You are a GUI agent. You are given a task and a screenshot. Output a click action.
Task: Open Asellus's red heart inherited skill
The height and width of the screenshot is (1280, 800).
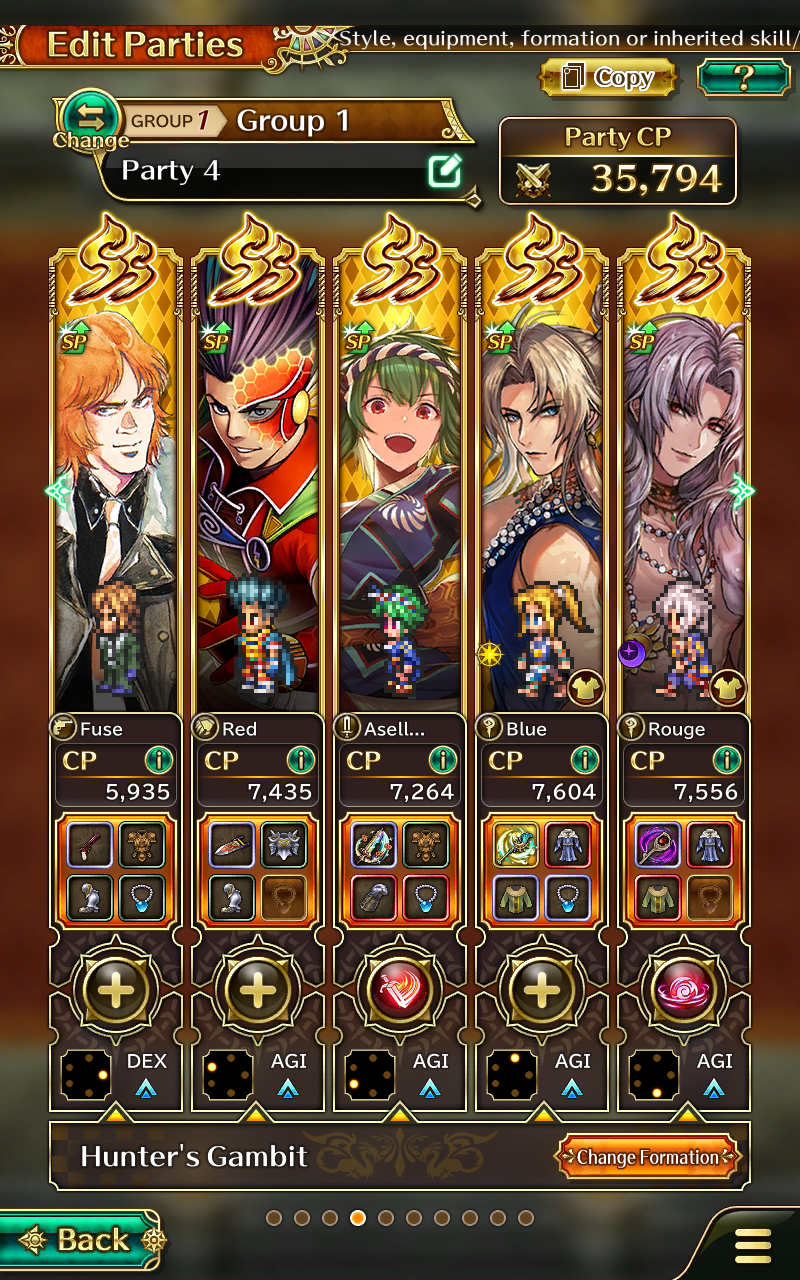click(x=400, y=990)
